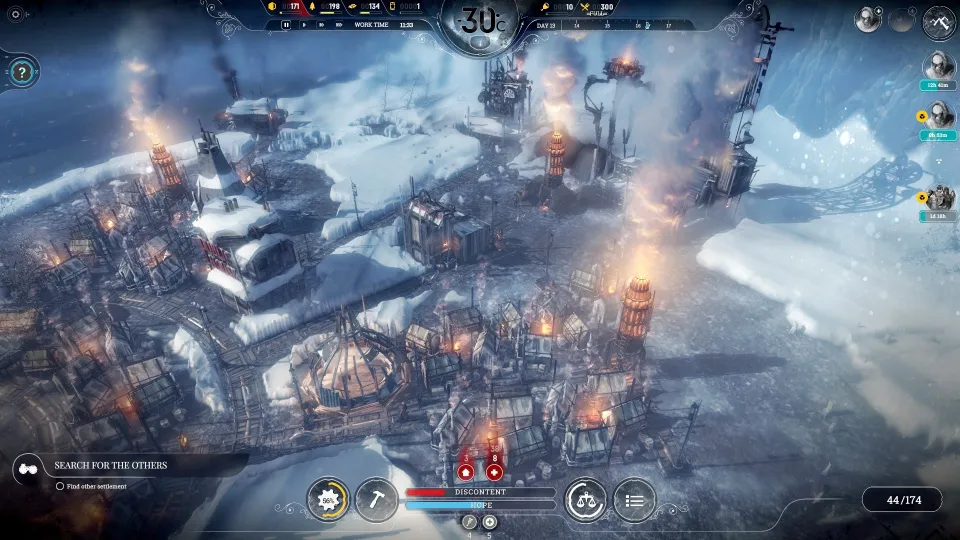960x540 pixels.
Task: Select the expedition group portrait
Action: point(939,198)
